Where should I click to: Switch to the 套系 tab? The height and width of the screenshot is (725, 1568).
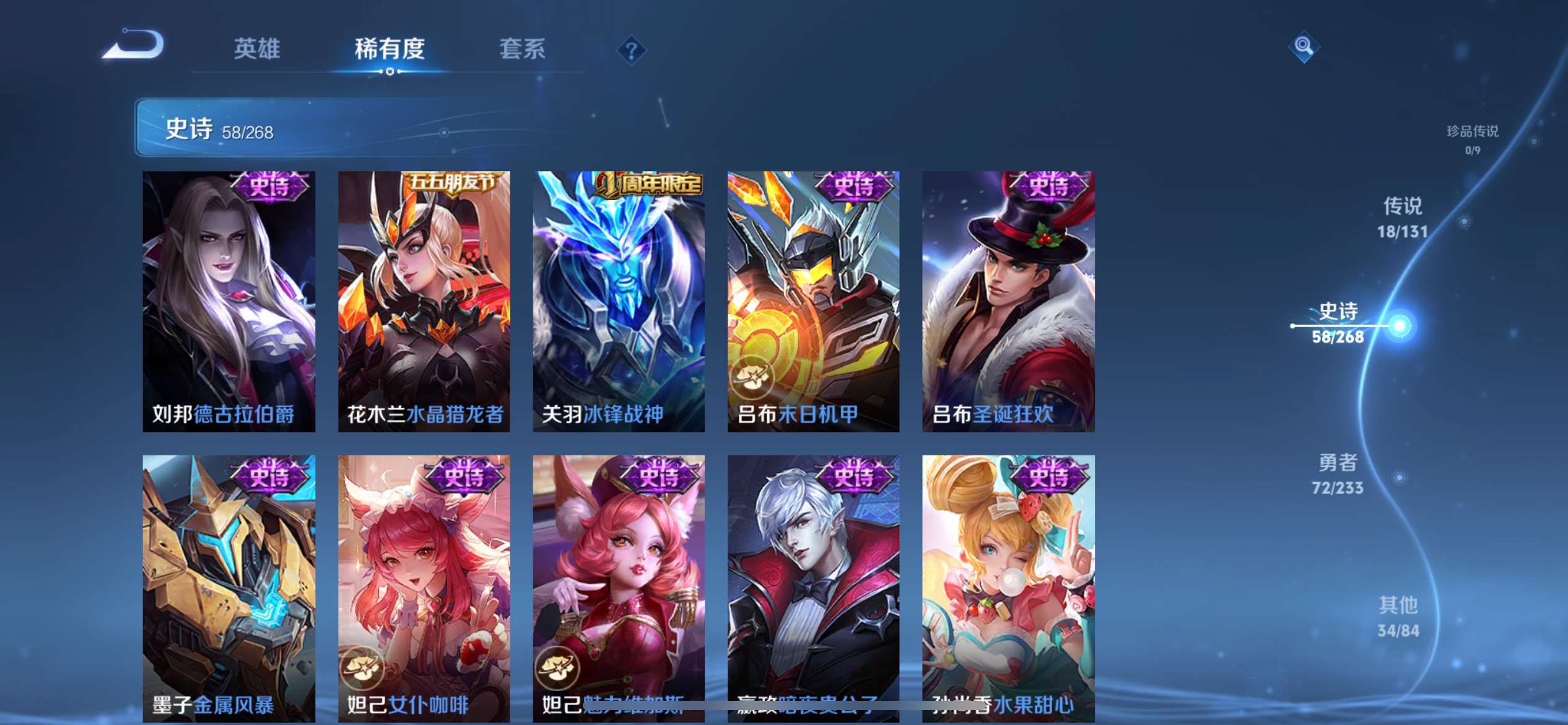tap(522, 48)
